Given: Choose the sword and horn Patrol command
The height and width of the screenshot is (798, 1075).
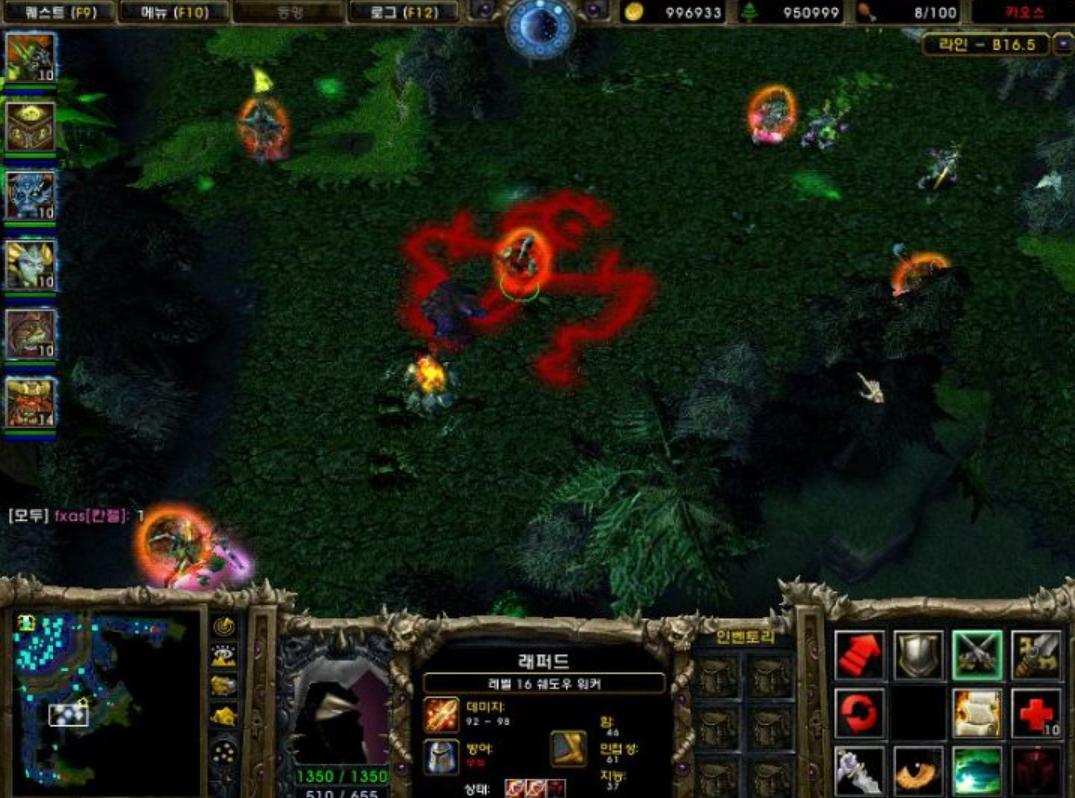Looking at the screenshot, I should pos(1036,655).
